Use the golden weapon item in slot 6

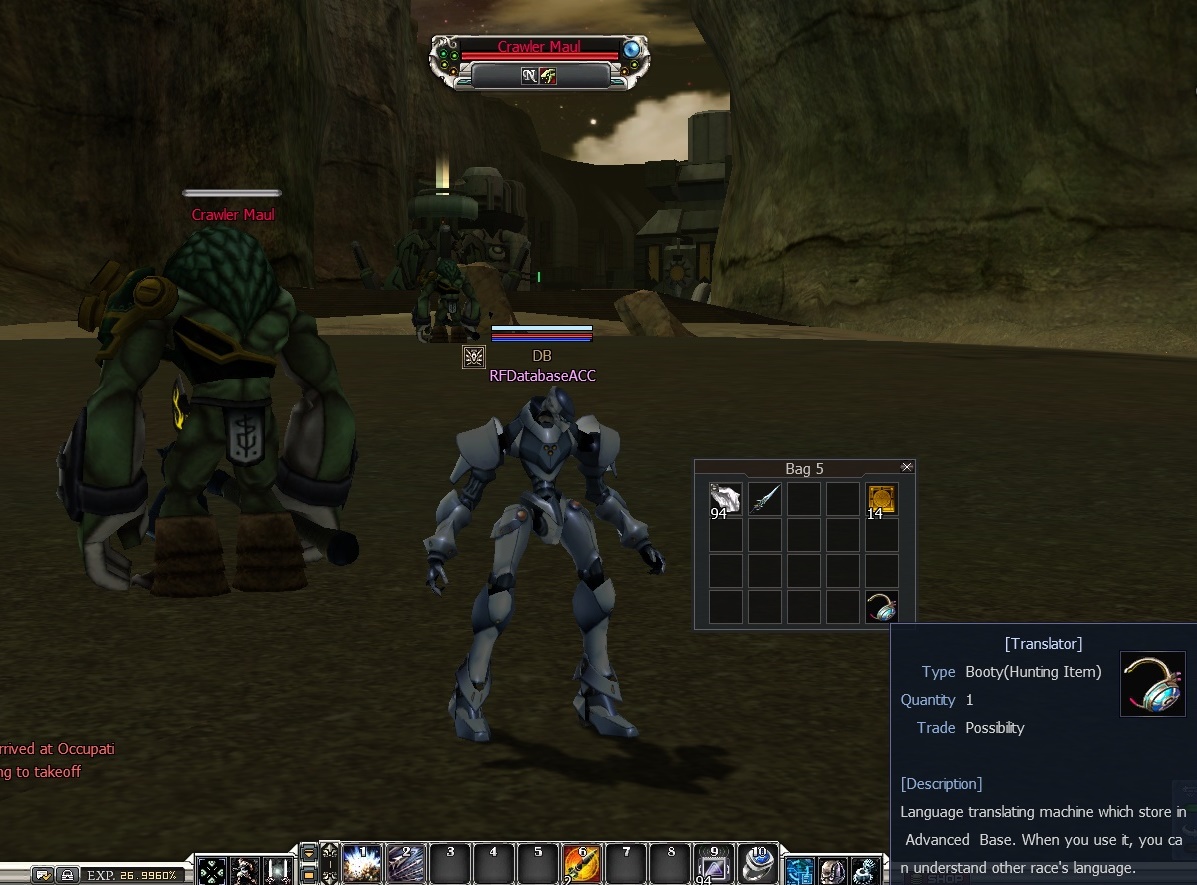tap(582, 864)
